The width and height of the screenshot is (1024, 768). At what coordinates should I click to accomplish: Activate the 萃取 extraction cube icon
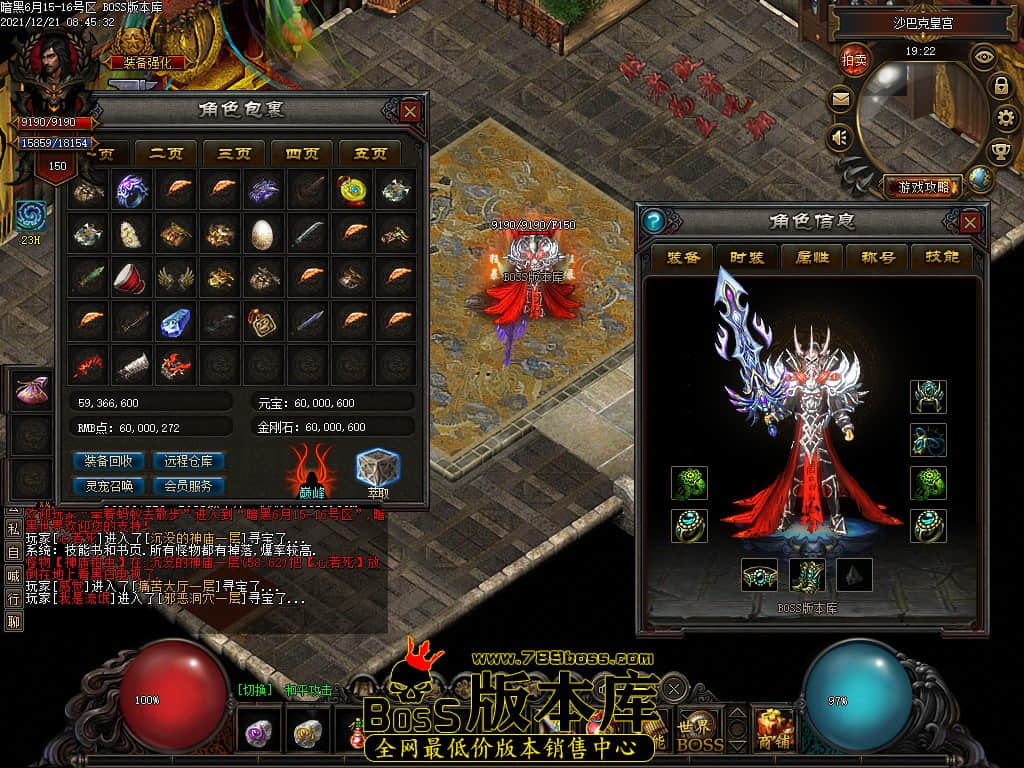(378, 470)
